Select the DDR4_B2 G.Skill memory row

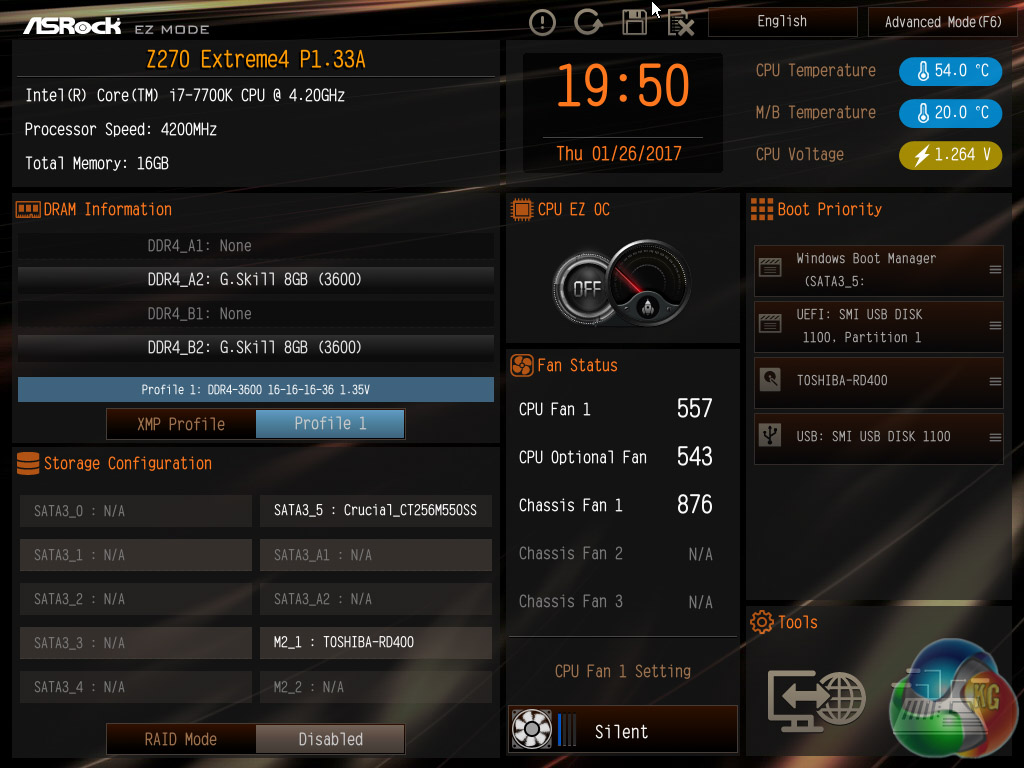(x=255, y=348)
